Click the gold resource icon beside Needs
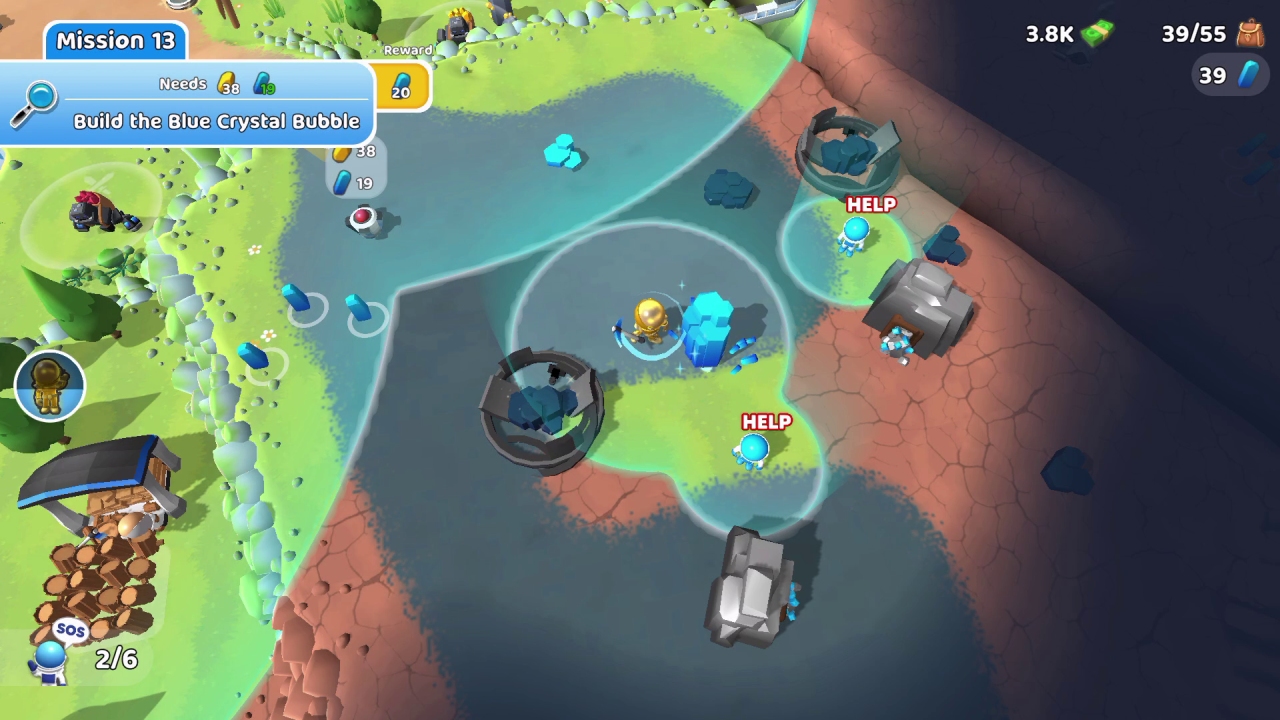Image resolution: width=1280 pixels, height=720 pixels. 227,80
